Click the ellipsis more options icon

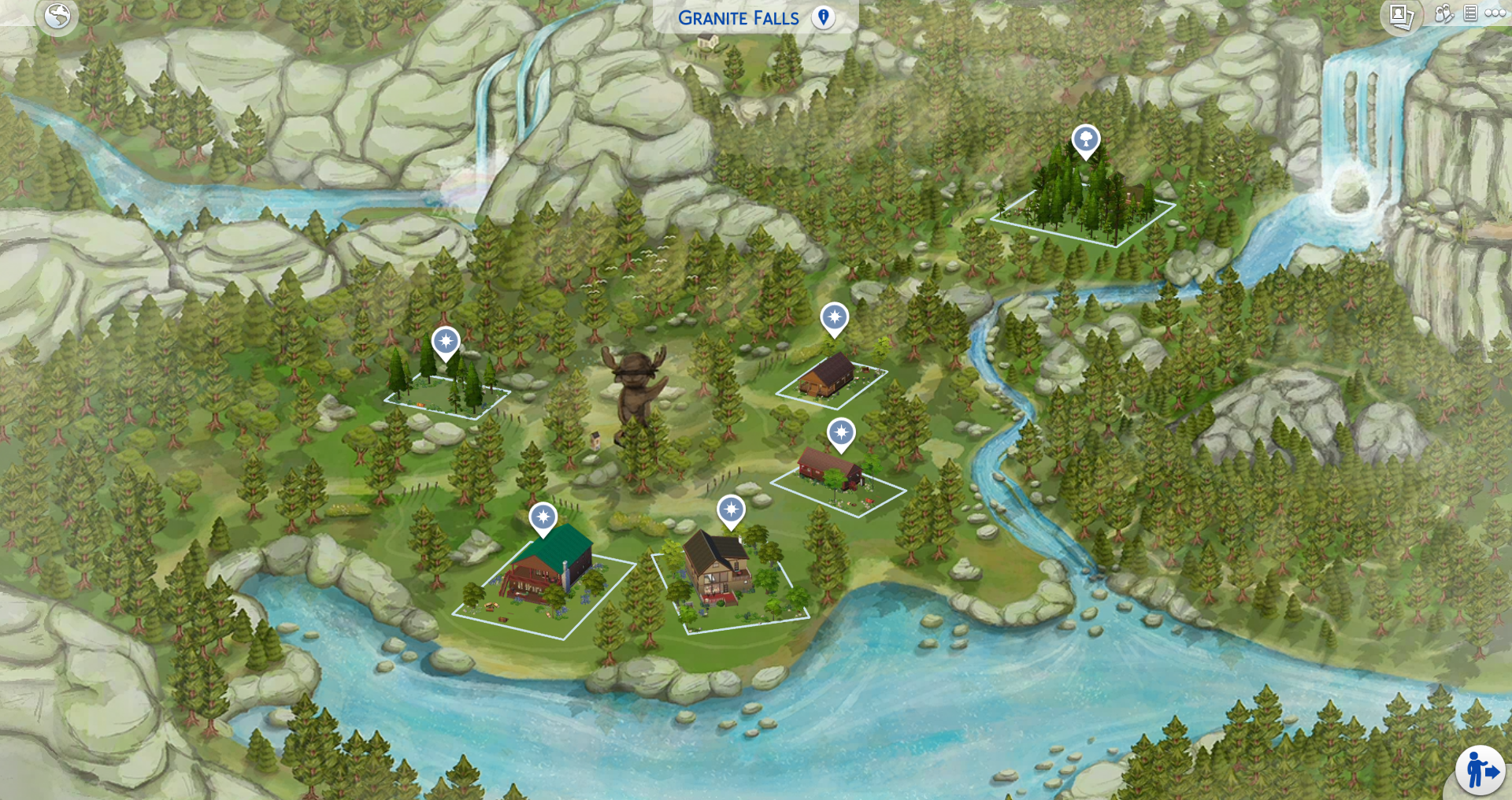pos(1495,14)
